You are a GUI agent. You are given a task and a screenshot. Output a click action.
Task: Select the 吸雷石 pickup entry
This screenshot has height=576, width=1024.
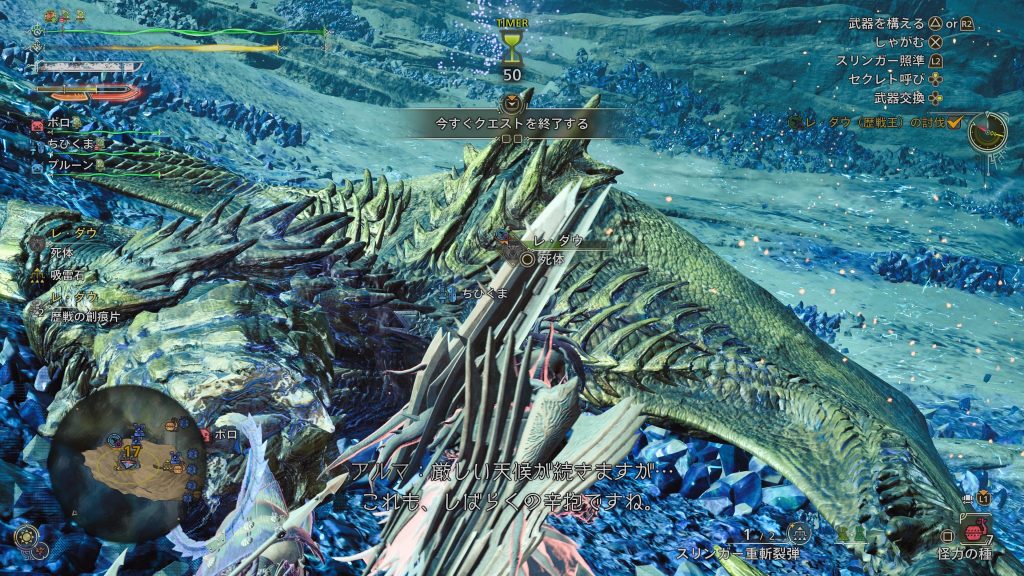[x=67, y=273]
